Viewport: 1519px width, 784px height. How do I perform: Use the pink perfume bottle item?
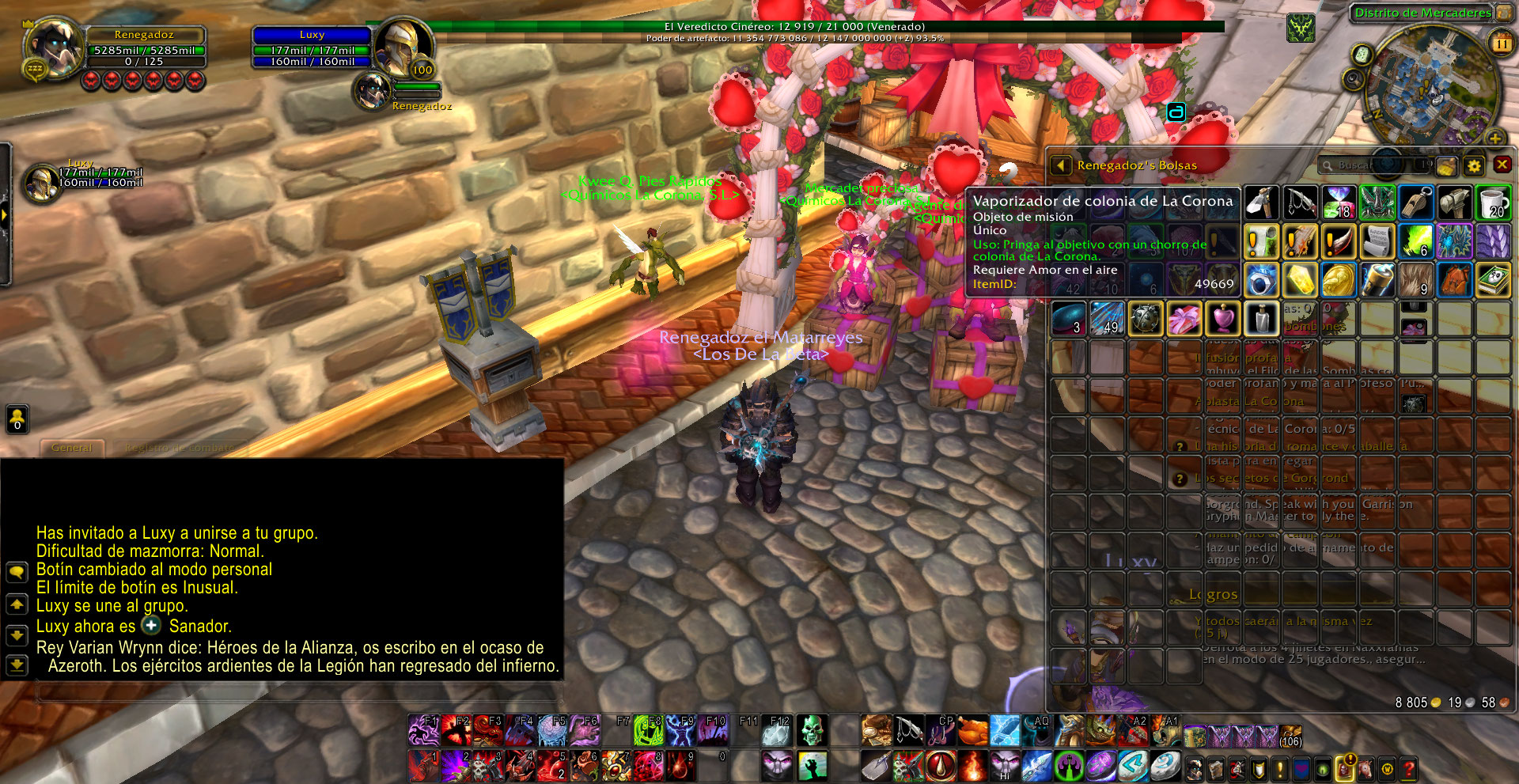[1223, 319]
